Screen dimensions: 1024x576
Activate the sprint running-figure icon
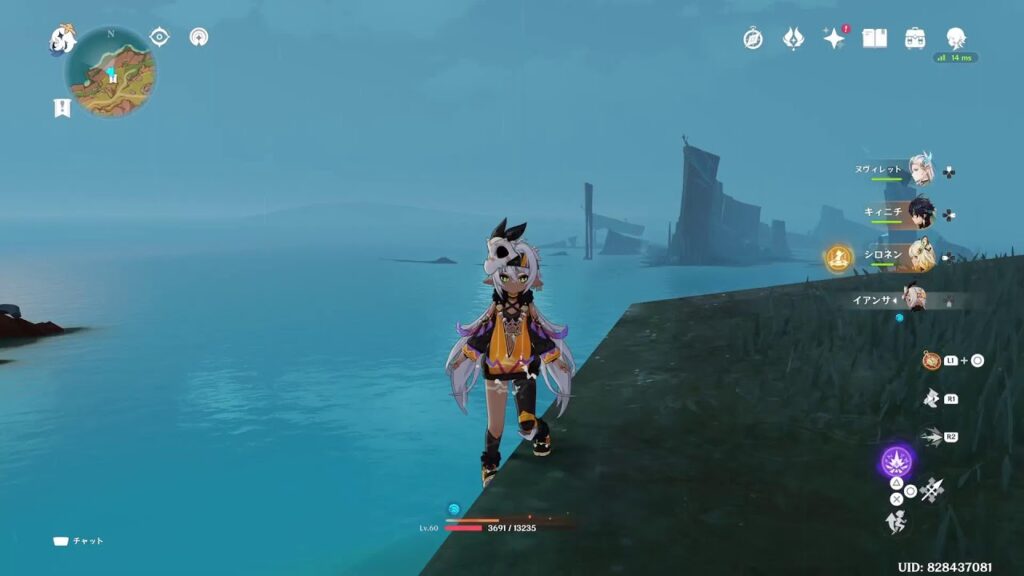point(896,522)
